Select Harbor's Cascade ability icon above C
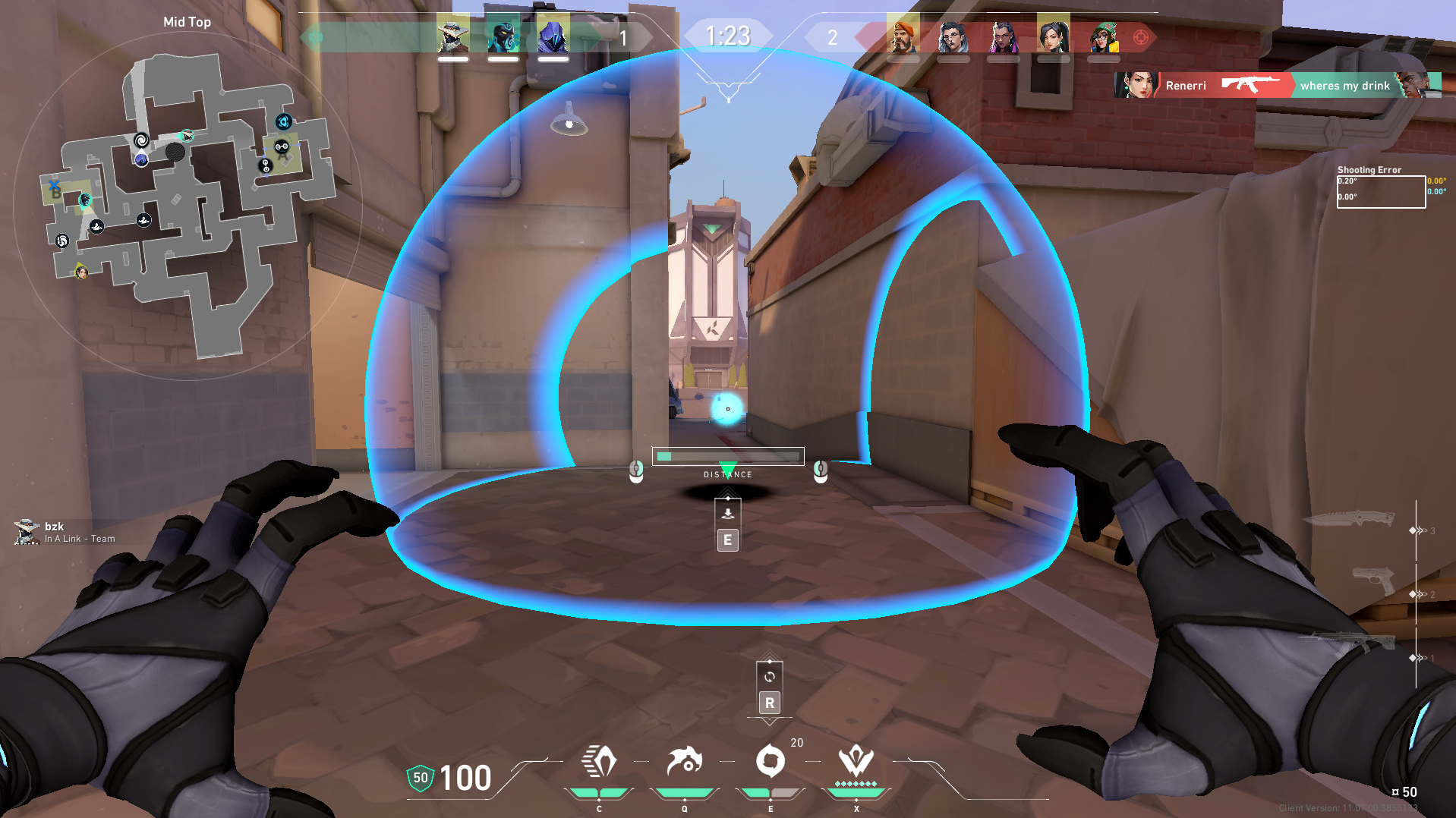Image resolution: width=1456 pixels, height=818 pixels. pos(599,763)
